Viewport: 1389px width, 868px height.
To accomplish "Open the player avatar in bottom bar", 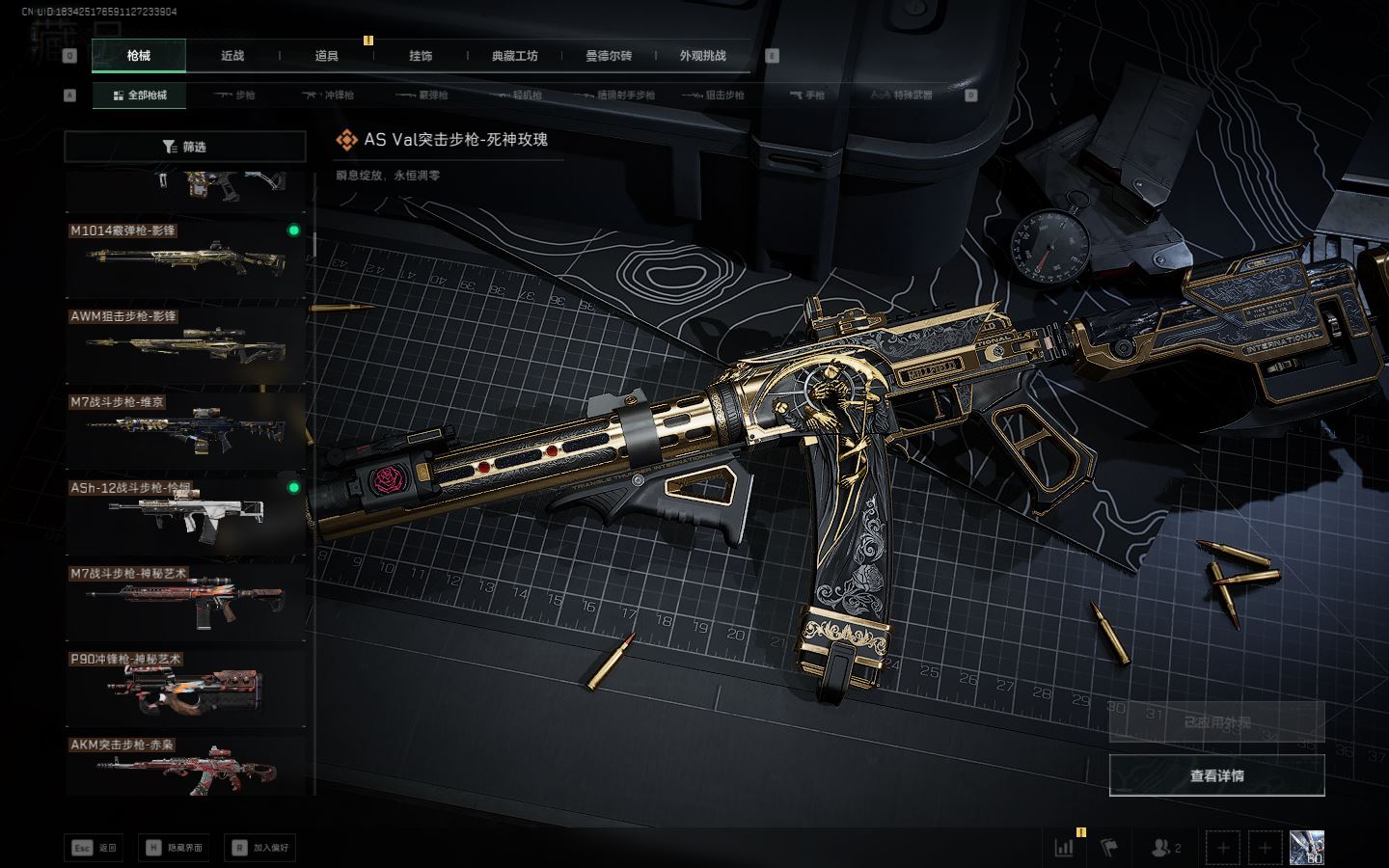I will click(1306, 848).
